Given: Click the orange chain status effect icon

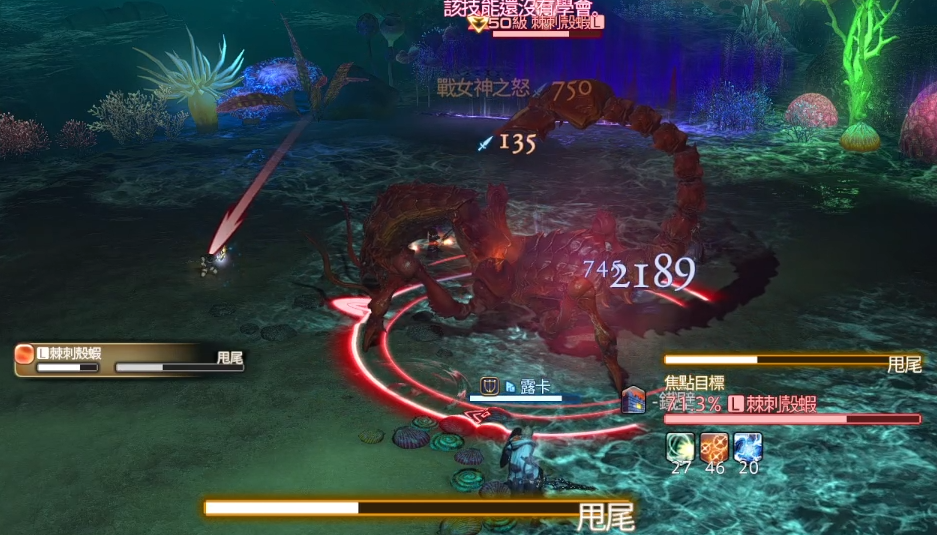Looking at the screenshot, I should click(714, 446).
